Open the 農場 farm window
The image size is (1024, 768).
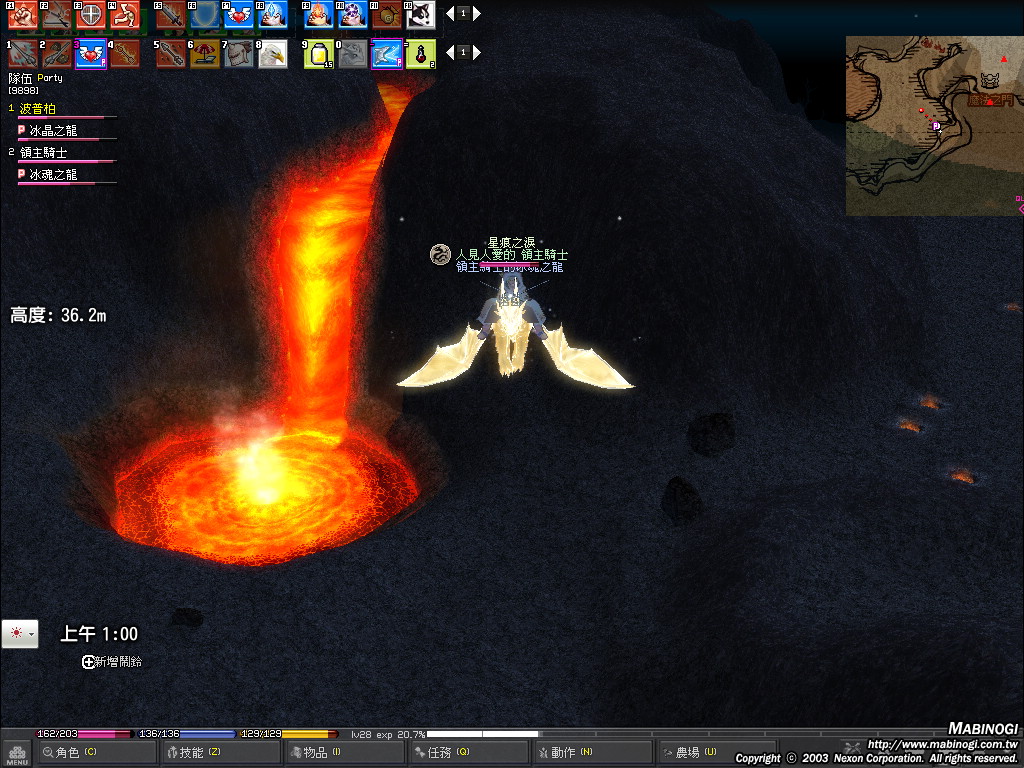click(692, 752)
